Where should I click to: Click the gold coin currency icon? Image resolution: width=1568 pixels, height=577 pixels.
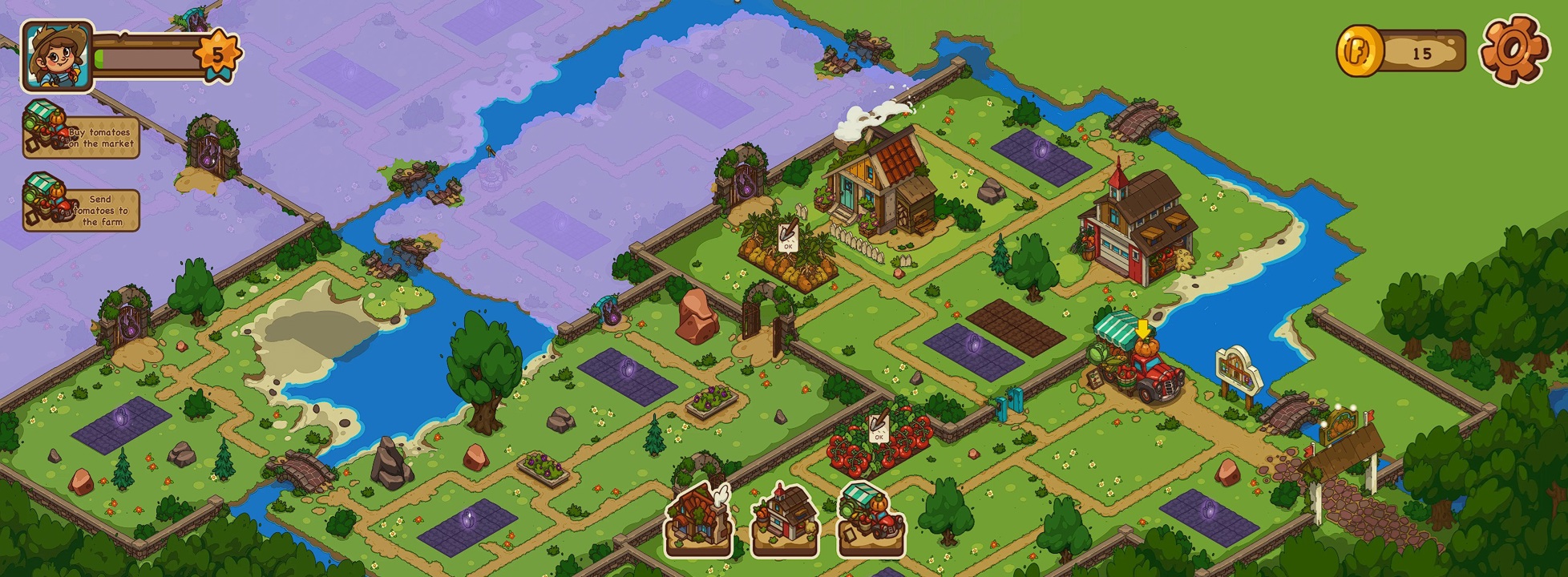coord(1359,51)
